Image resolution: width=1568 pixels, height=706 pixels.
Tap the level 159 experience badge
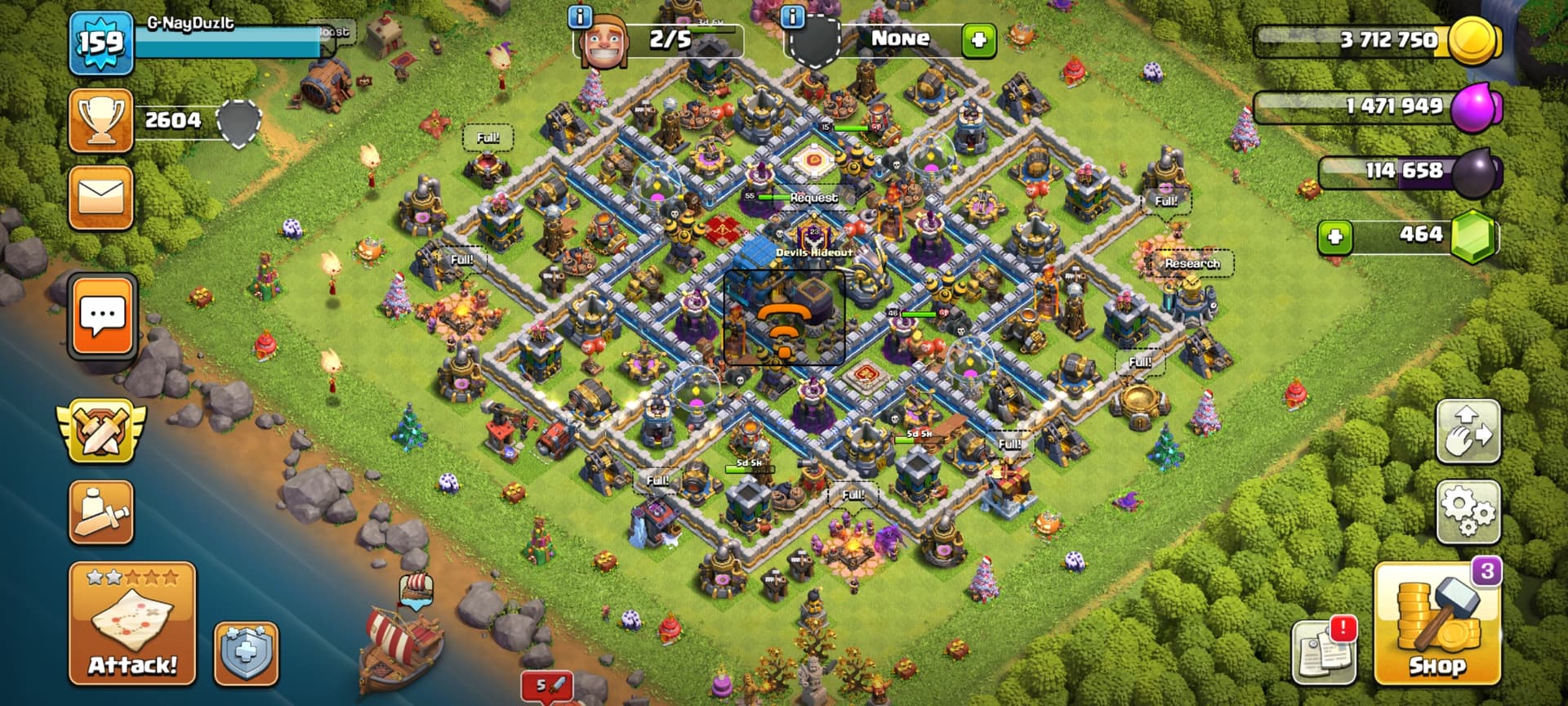click(x=101, y=42)
